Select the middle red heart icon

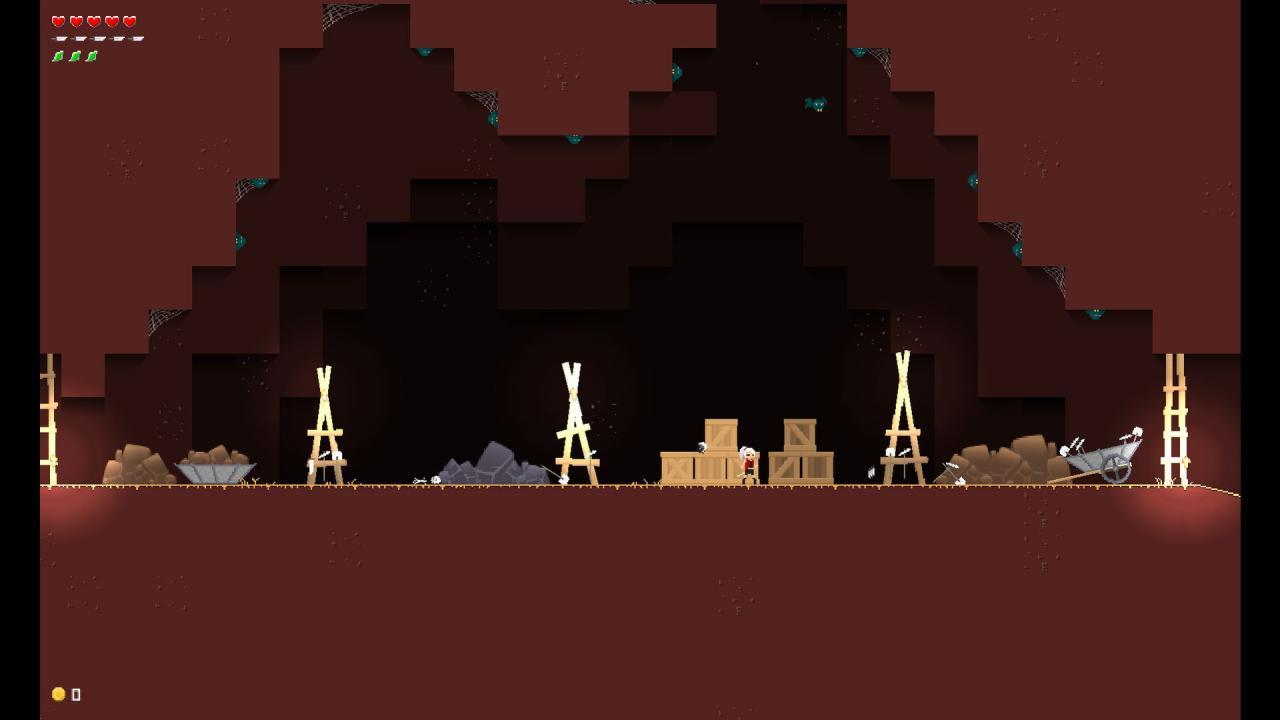click(x=94, y=20)
